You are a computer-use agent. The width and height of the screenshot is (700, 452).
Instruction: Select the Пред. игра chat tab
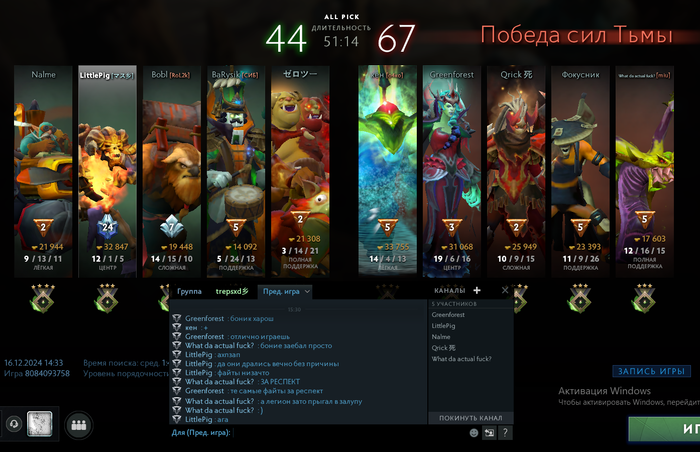click(284, 291)
